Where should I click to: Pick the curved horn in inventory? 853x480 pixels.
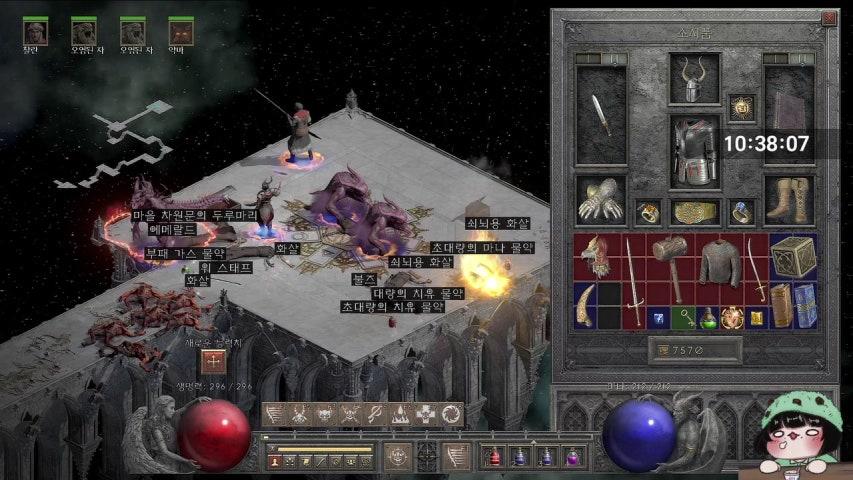pyautogui.click(x=586, y=305)
